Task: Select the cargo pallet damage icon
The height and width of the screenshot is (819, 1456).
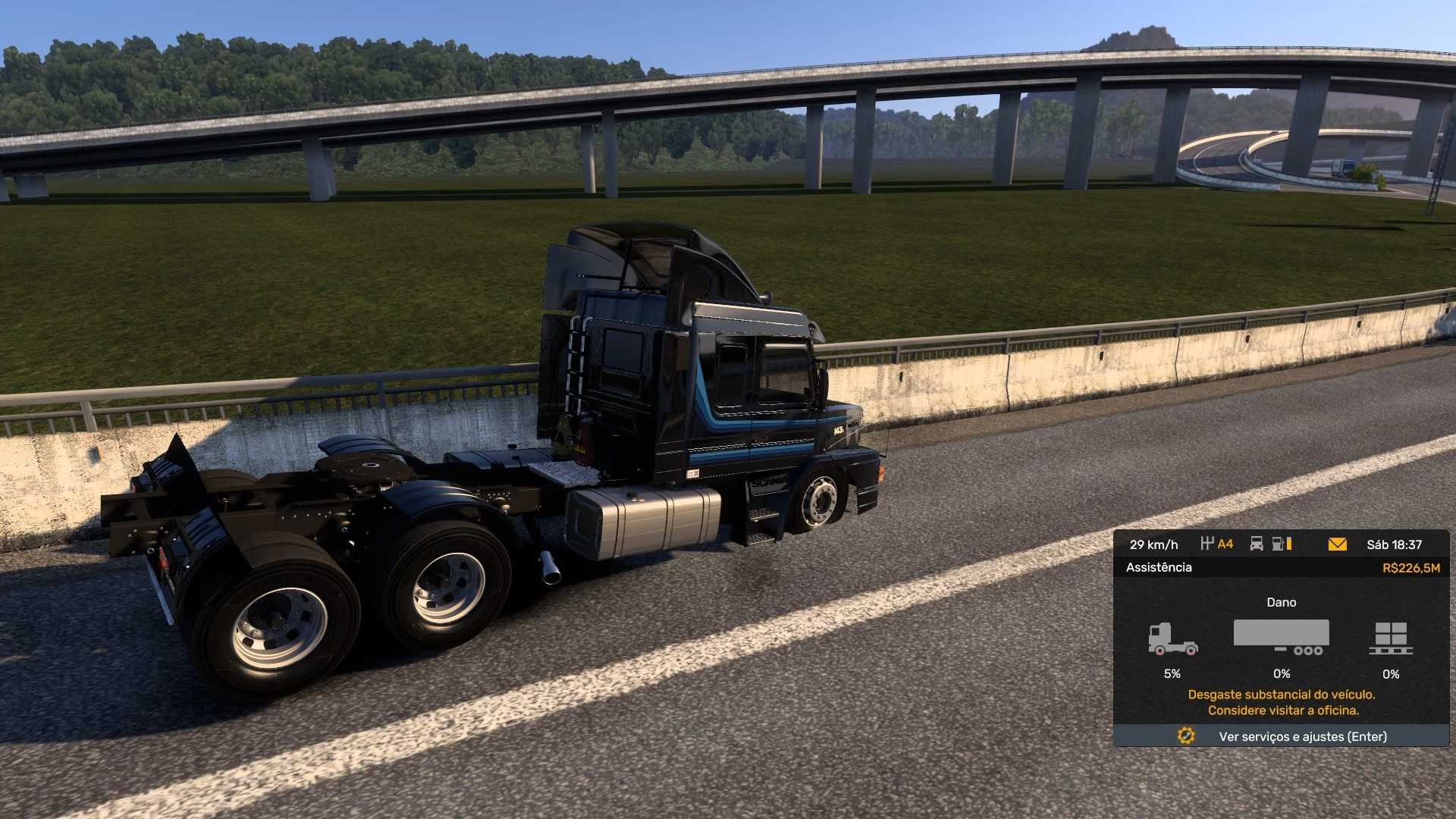Action: click(x=1391, y=639)
